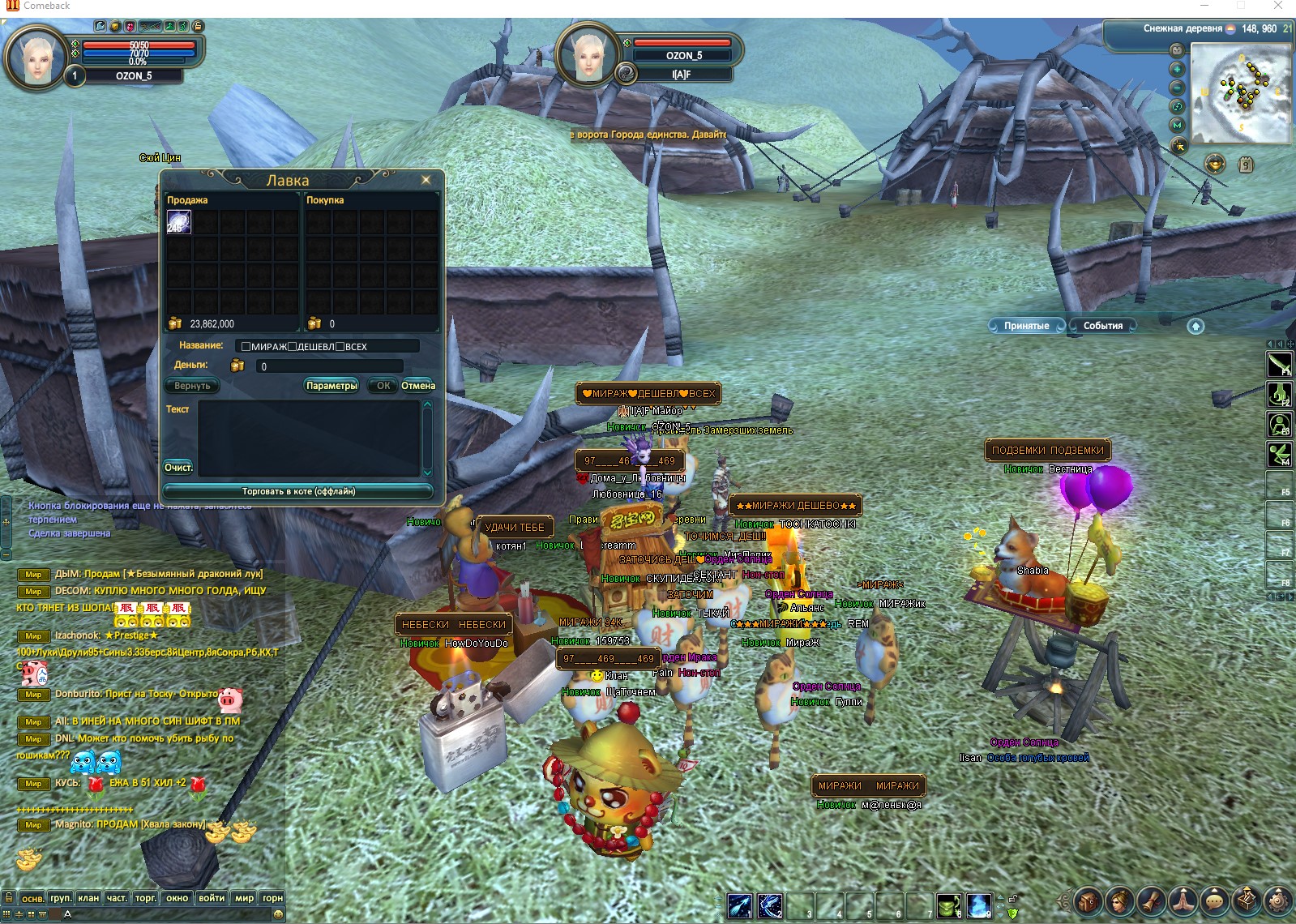Open the chat emoji smiley picker
Viewport: 1296px width, 924px height.
pyautogui.click(x=278, y=914)
